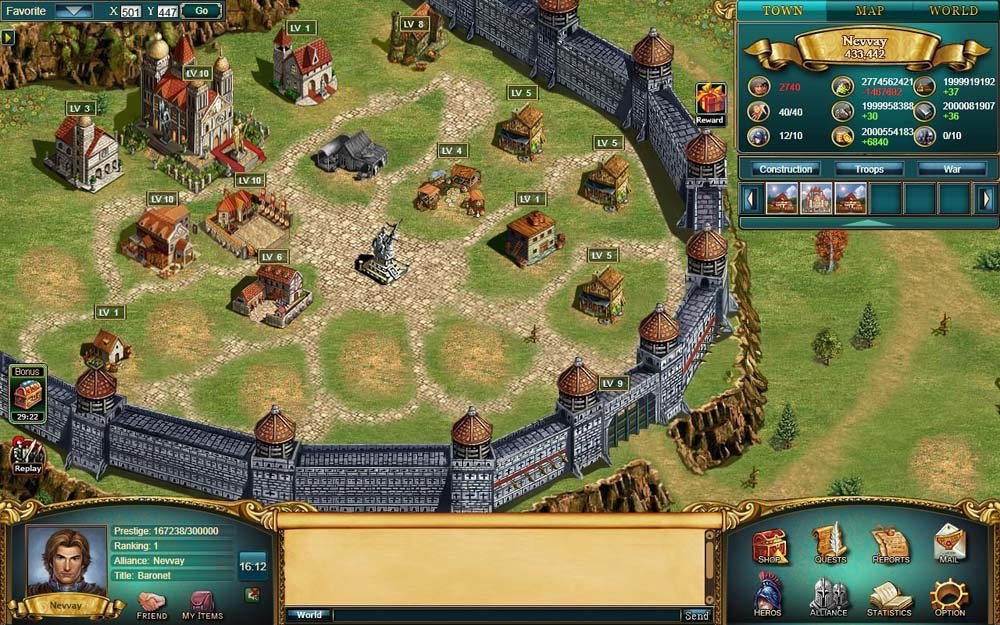Open the Quests scroll
1000x625 pixels.
(829, 546)
